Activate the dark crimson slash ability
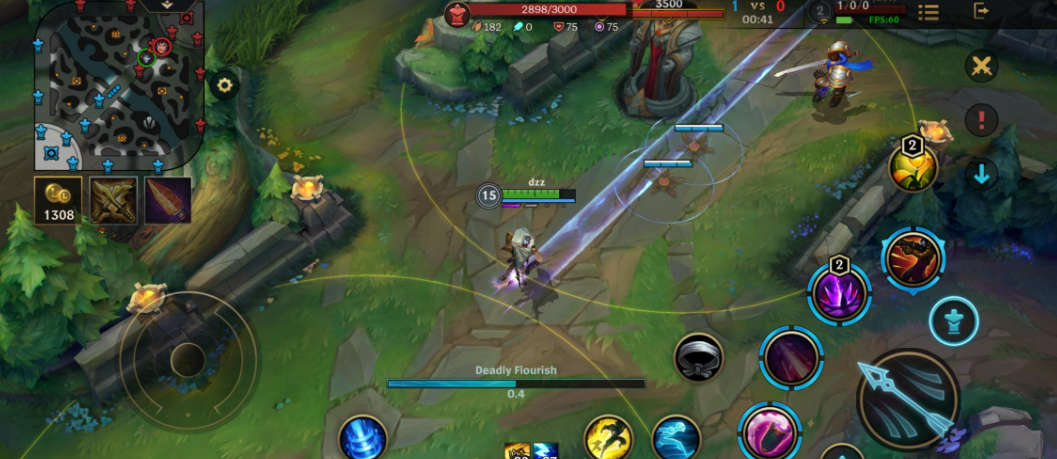The height and width of the screenshot is (459, 1057). click(x=791, y=356)
